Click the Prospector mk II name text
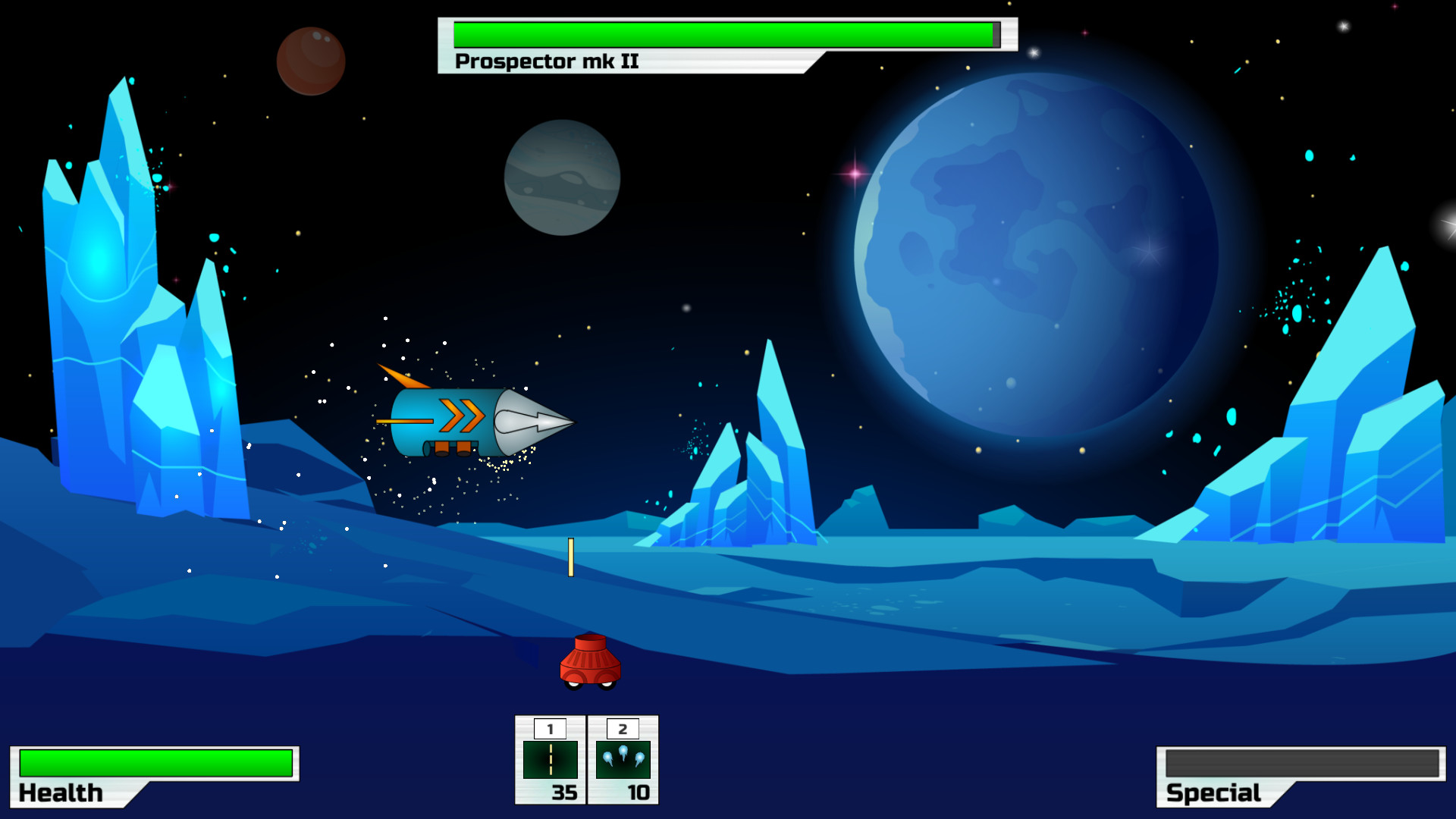This screenshot has height=819, width=1456. (x=546, y=61)
